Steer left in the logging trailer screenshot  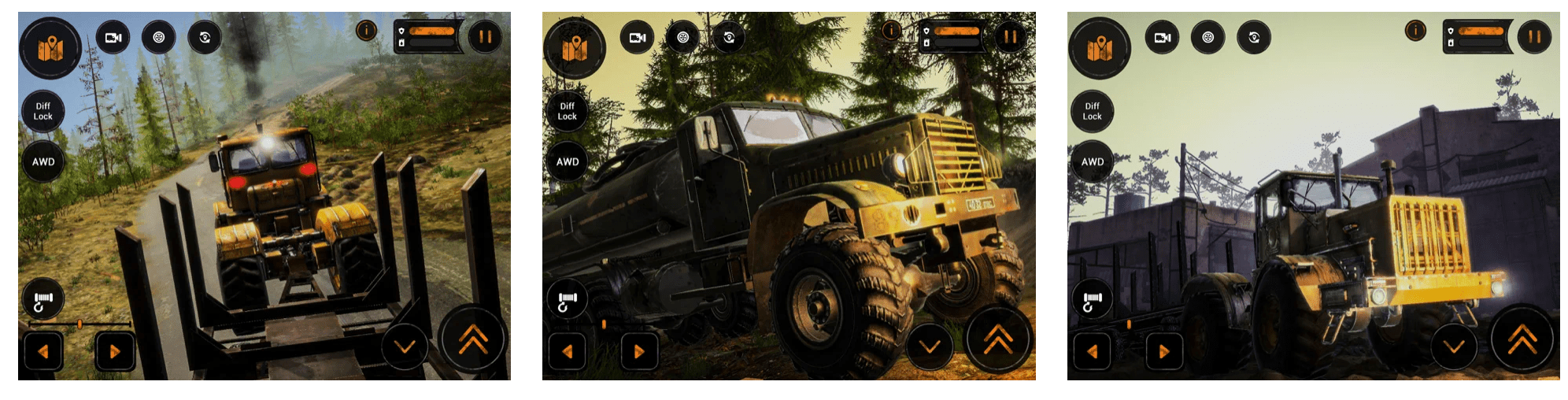pos(43,351)
